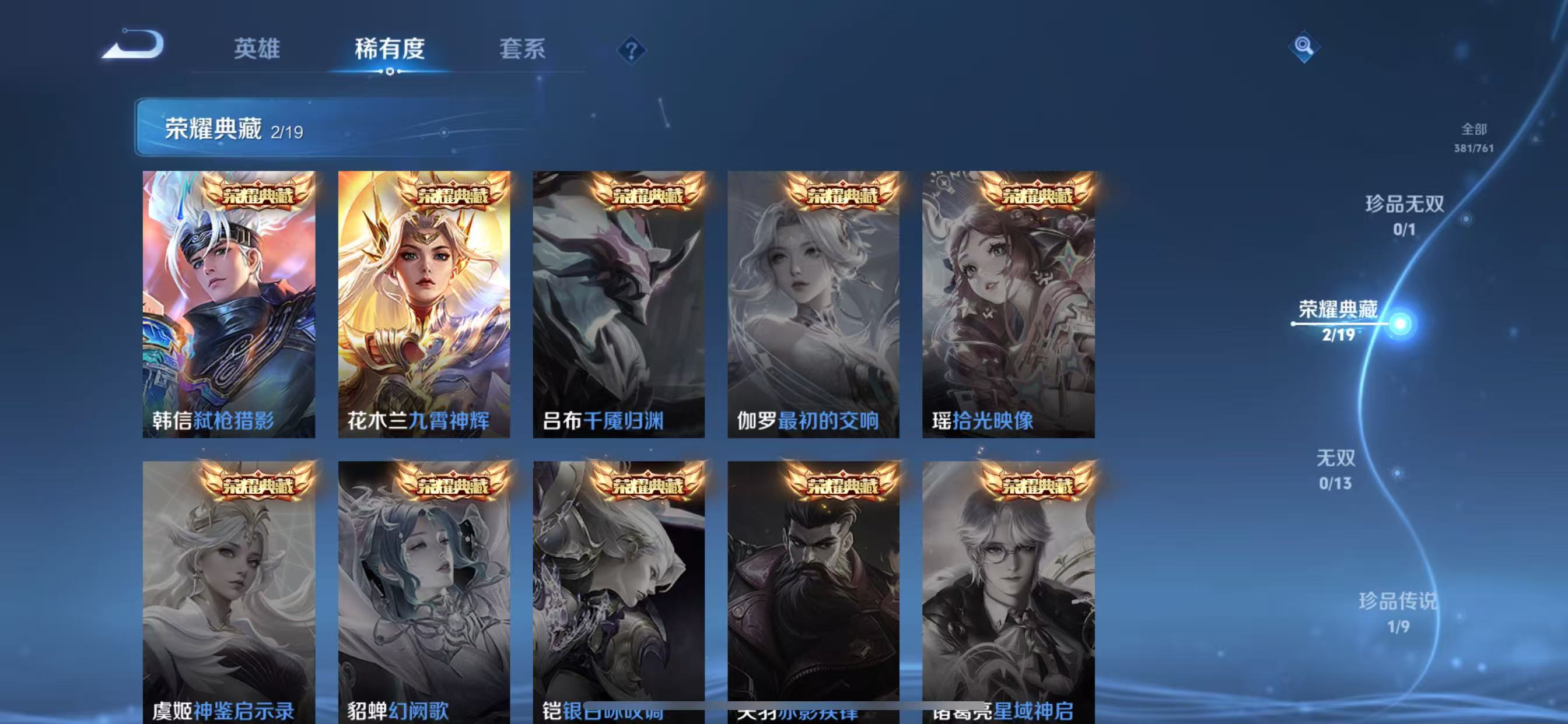The height and width of the screenshot is (724, 1568).
Task: Select the 稀有度 tab
Action: click(x=390, y=48)
